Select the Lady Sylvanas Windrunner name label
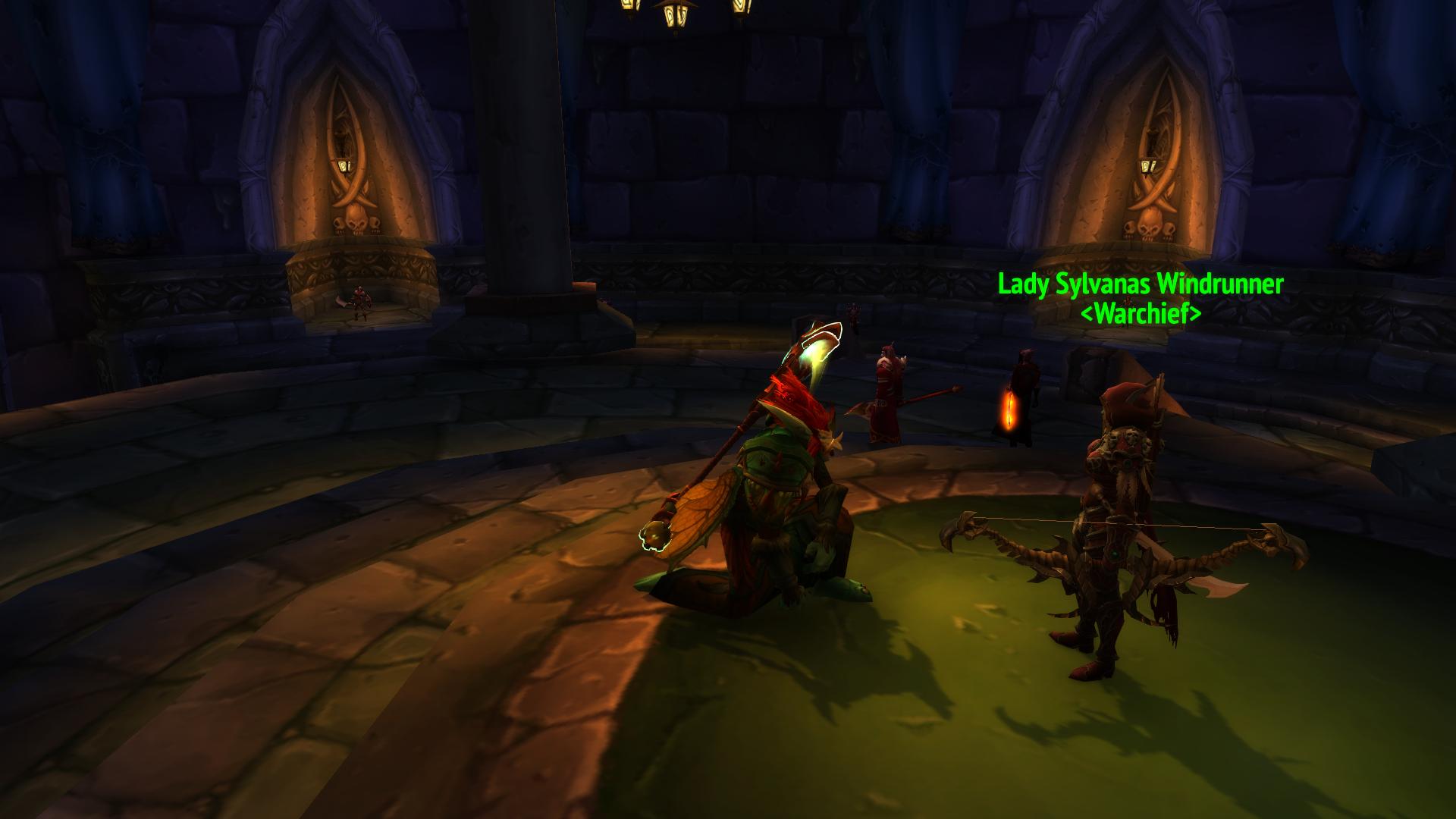 [x=1141, y=285]
